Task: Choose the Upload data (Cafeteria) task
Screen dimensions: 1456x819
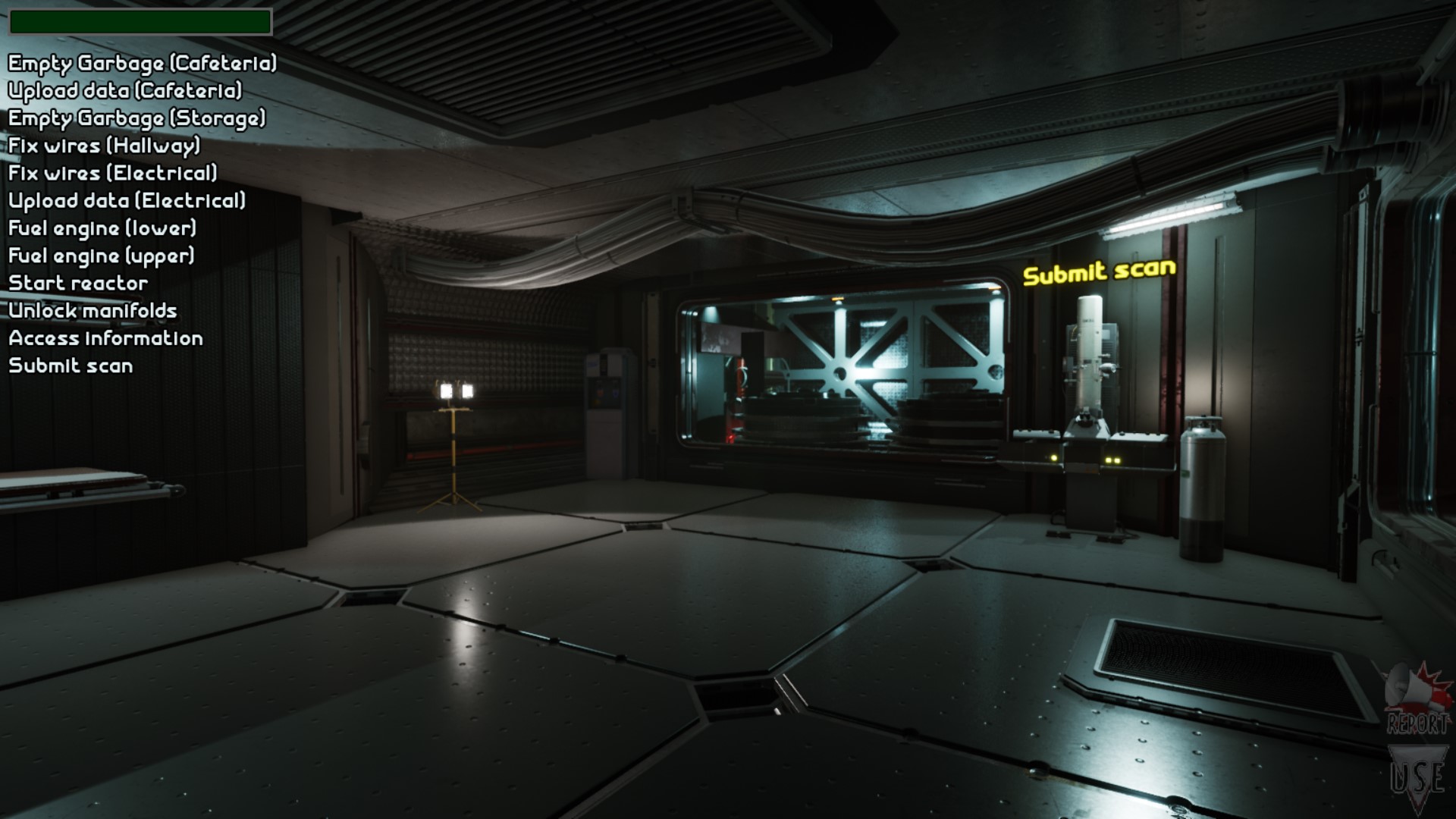Action: click(125, 91)
